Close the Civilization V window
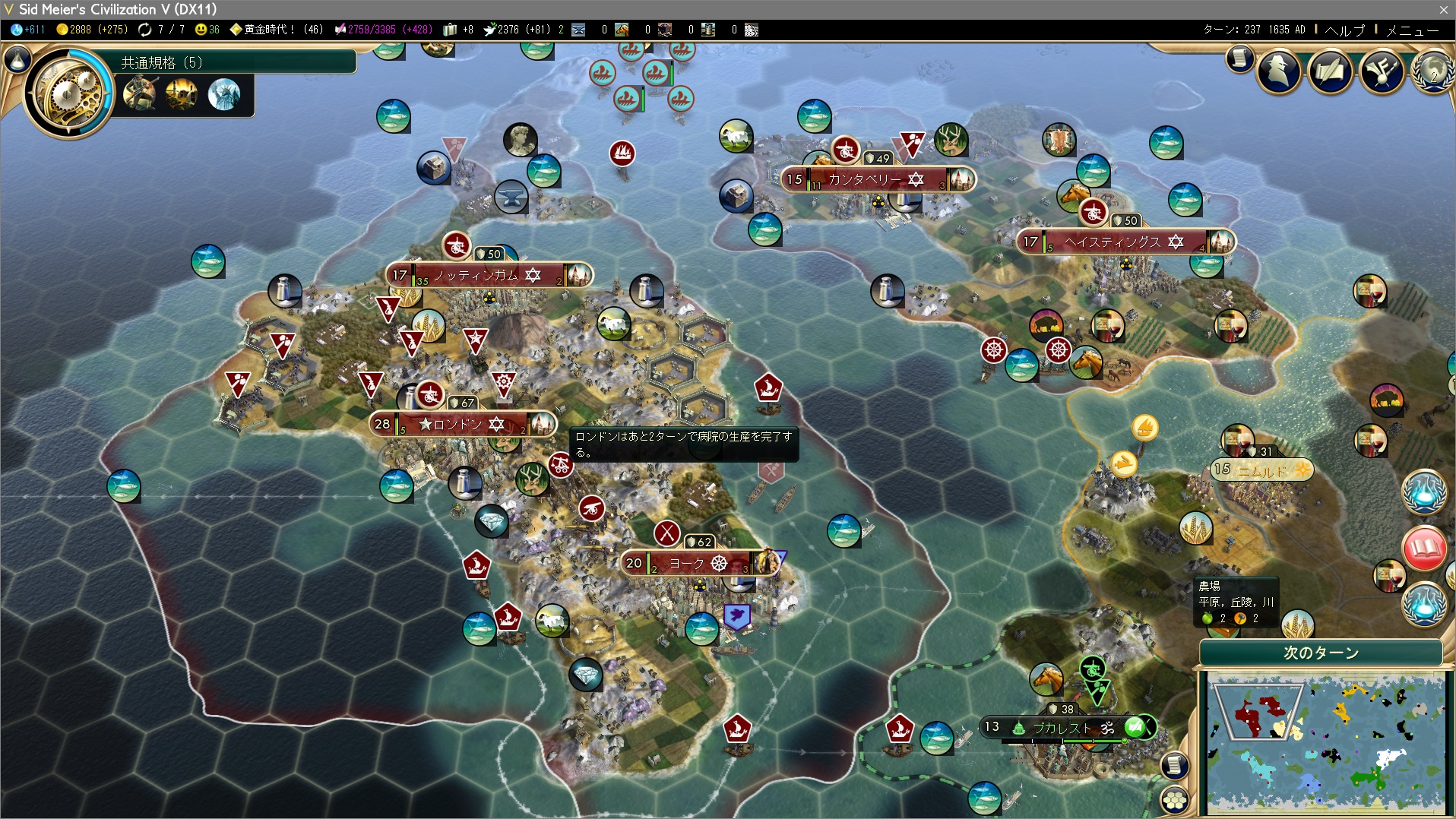 click(1443, 9)
